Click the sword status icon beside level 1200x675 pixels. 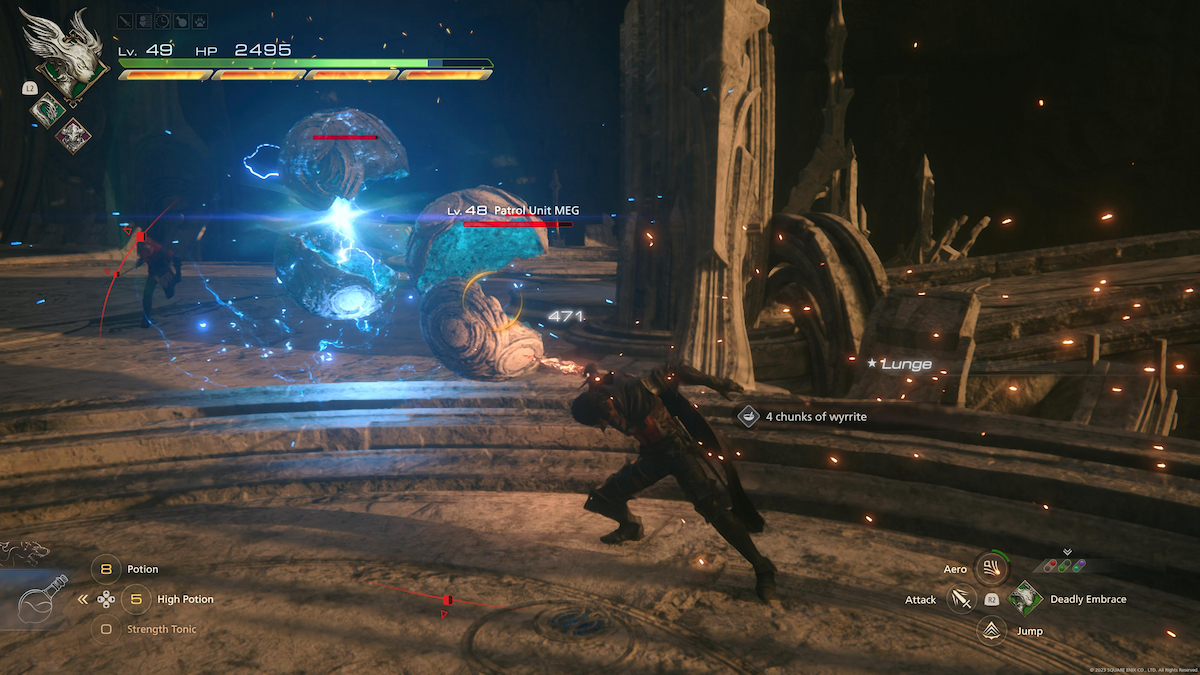[124, 20]
